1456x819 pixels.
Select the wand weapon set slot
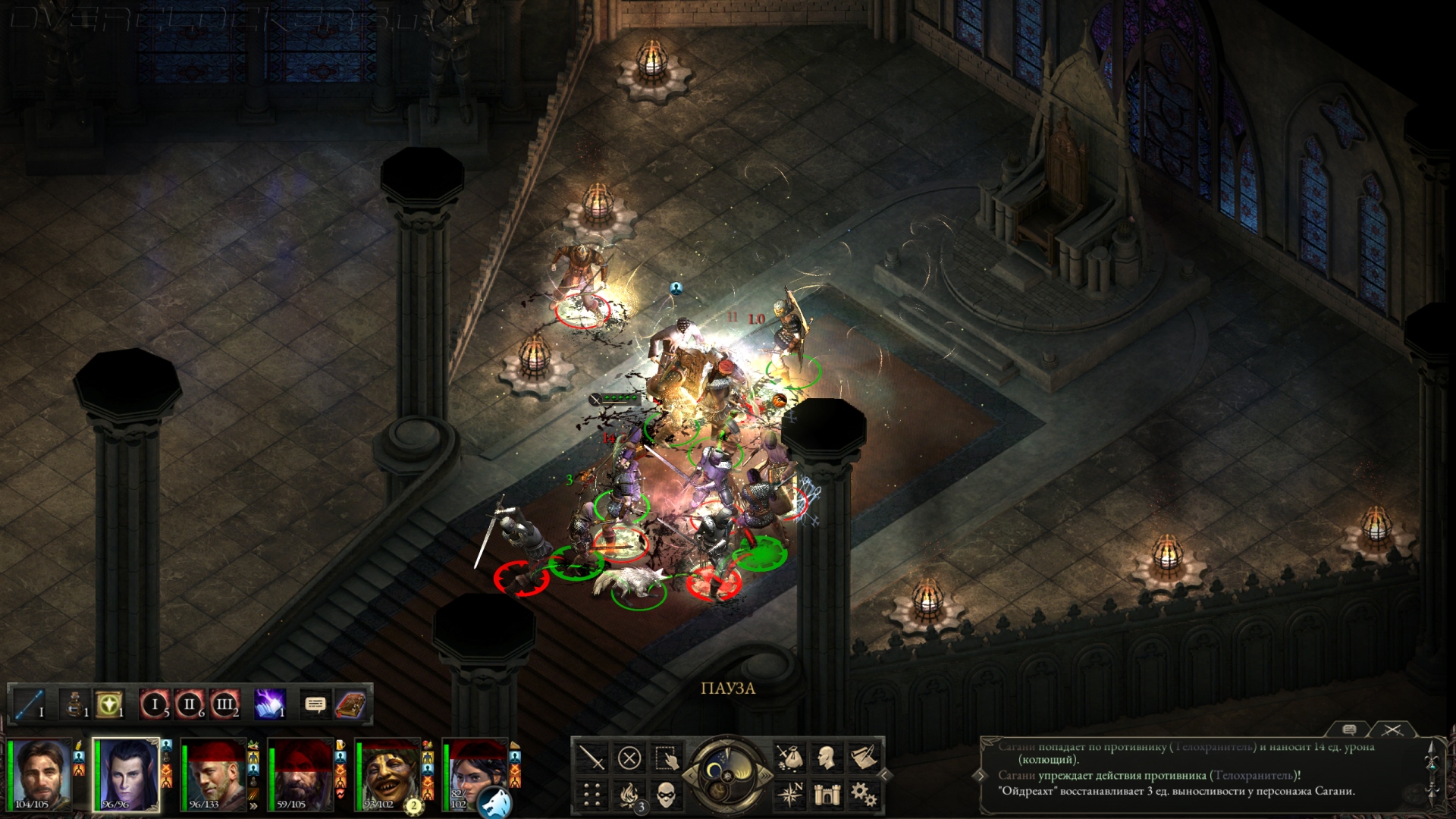[30, 704]
